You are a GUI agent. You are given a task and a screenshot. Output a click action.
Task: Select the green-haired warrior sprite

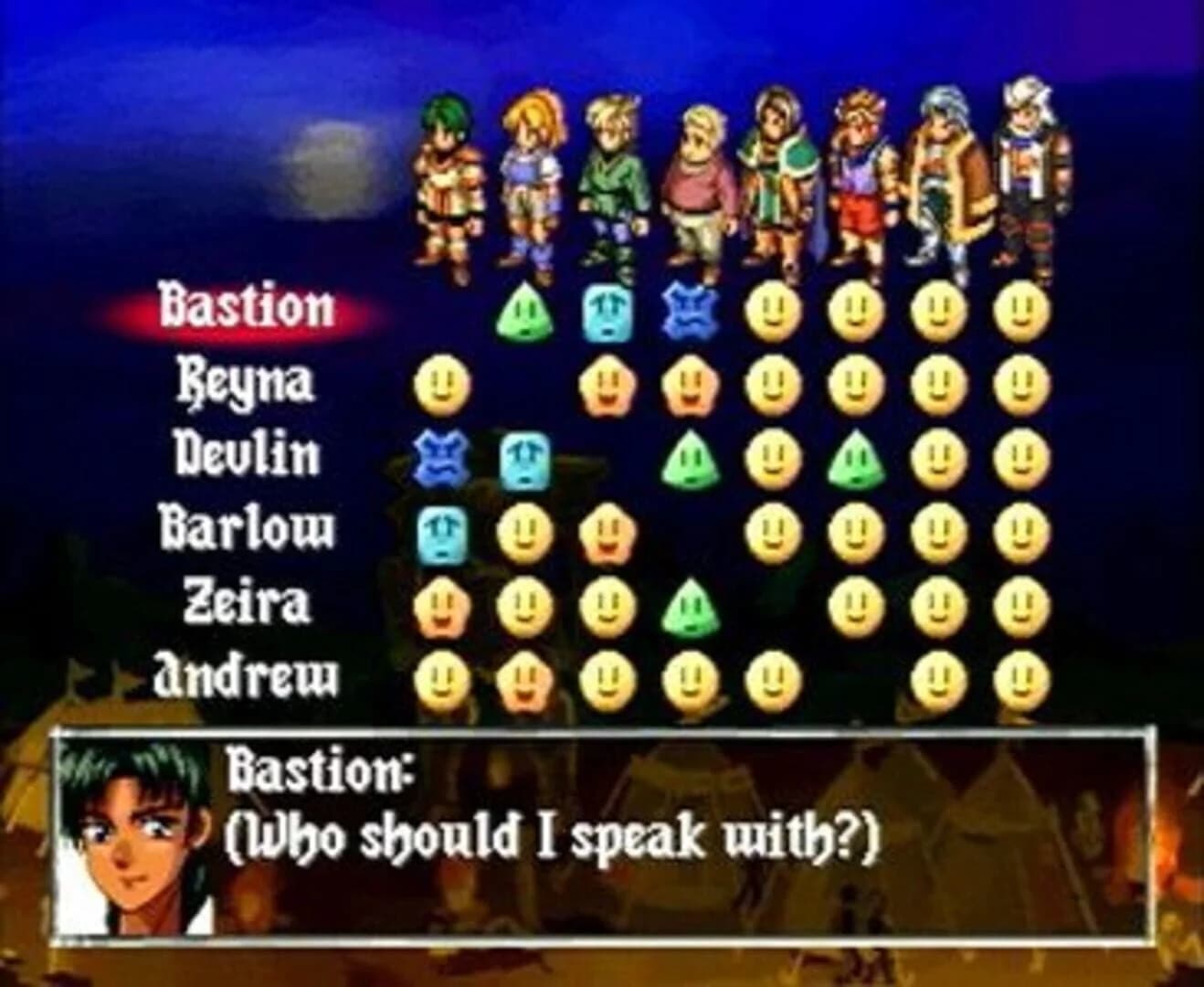(448, 183)
